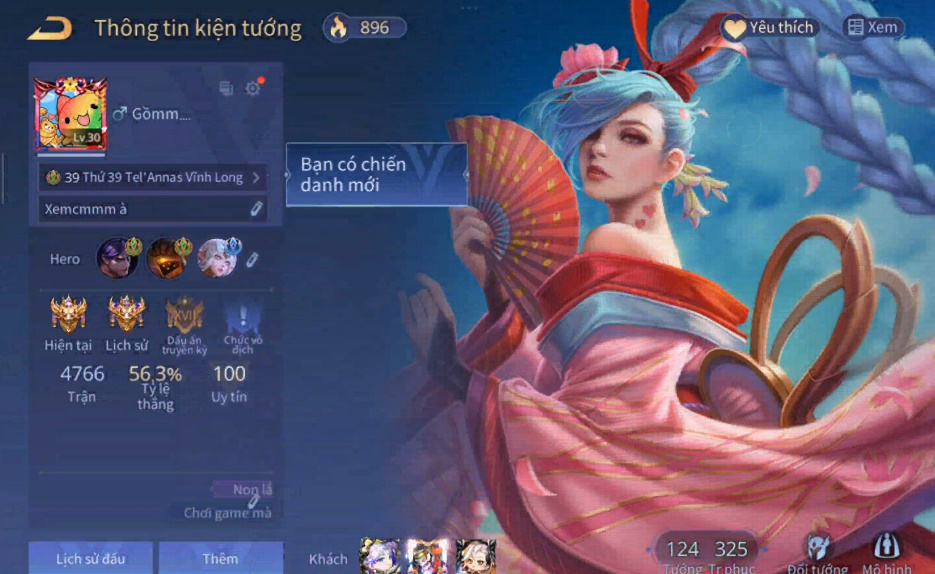Select the first purple-haired featured hero
Screen dimensions: 935x574
pos(117,258)
